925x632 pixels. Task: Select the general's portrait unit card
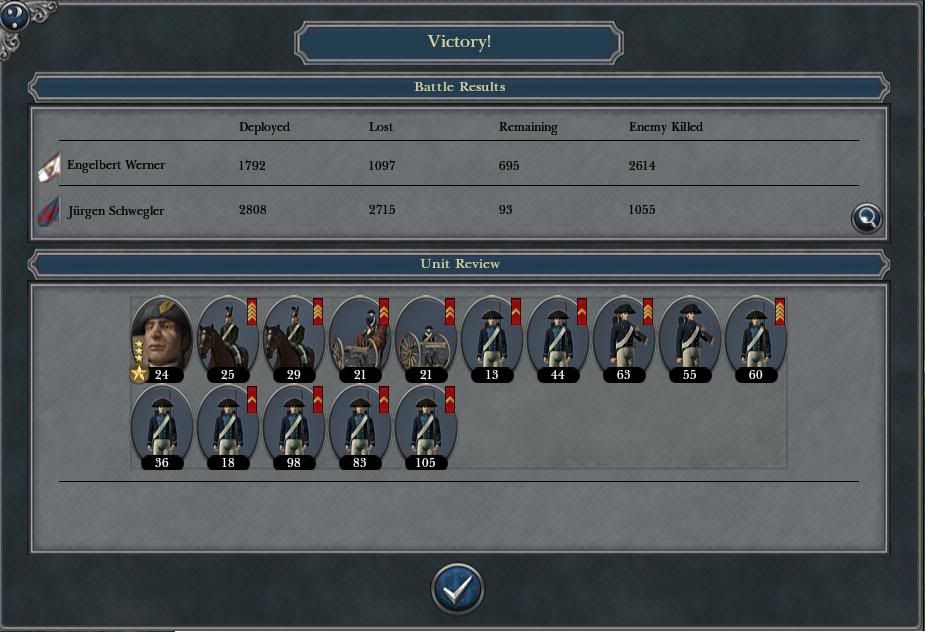(161, 335)
